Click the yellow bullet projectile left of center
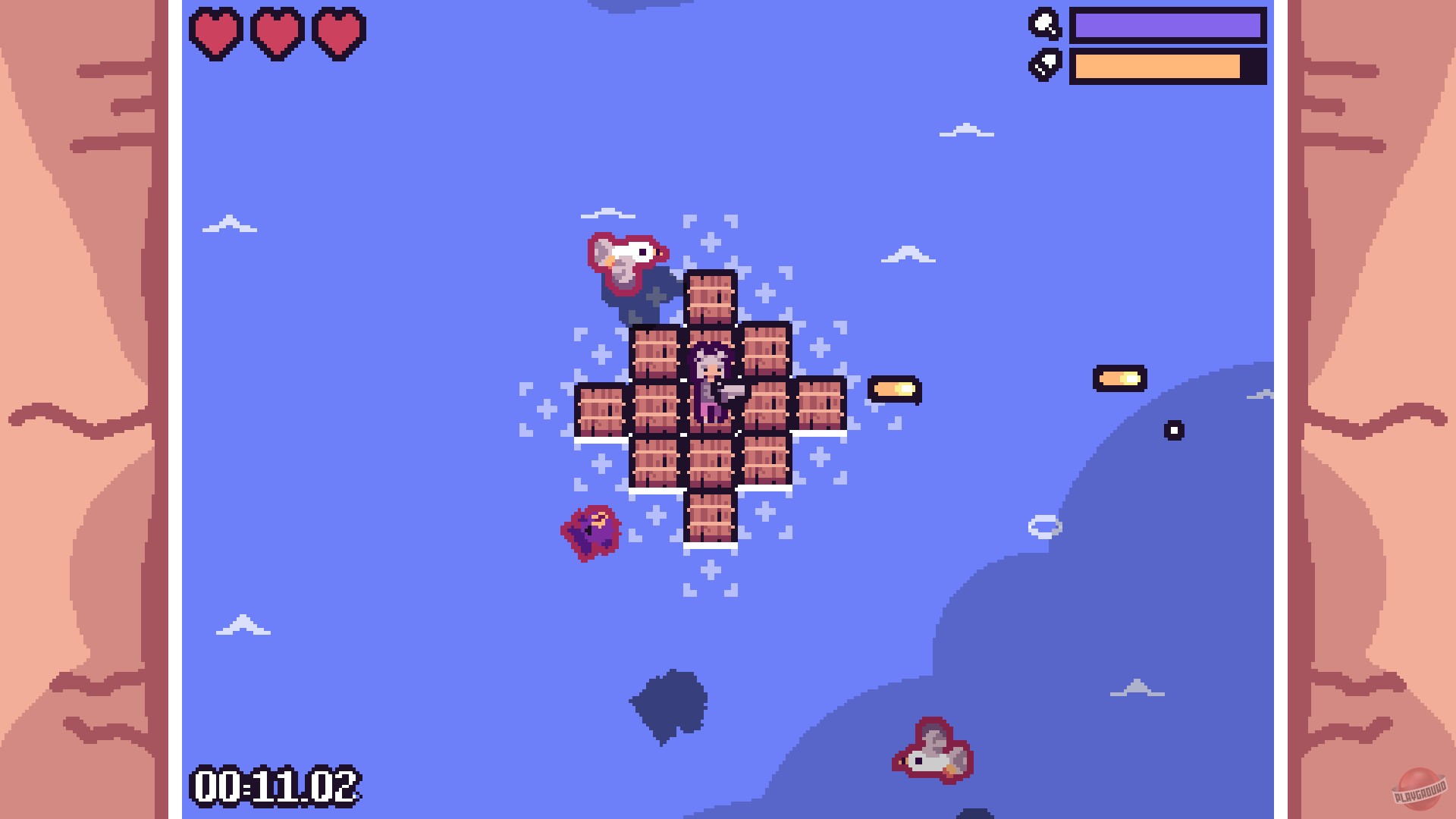This screenshot has height=819, width=1456. (x=895, y=388)
